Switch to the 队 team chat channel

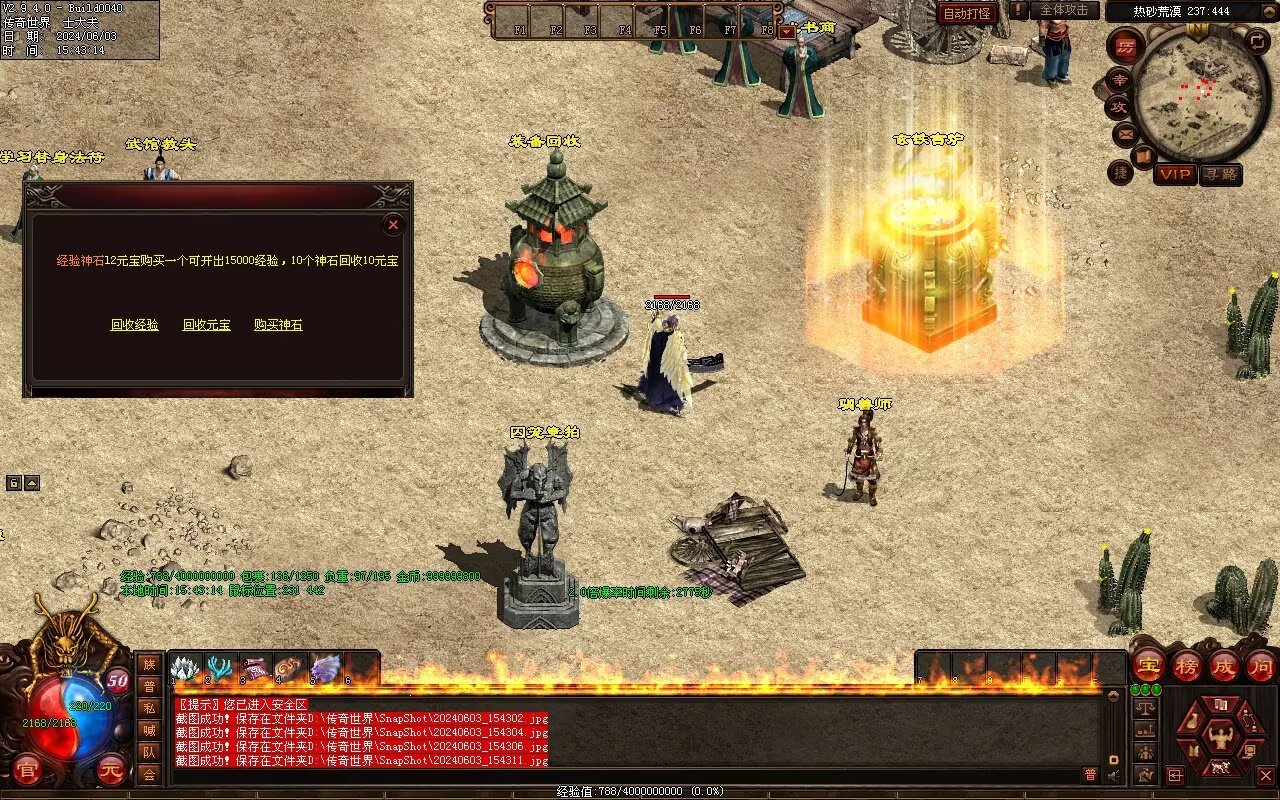coord(149,752)
